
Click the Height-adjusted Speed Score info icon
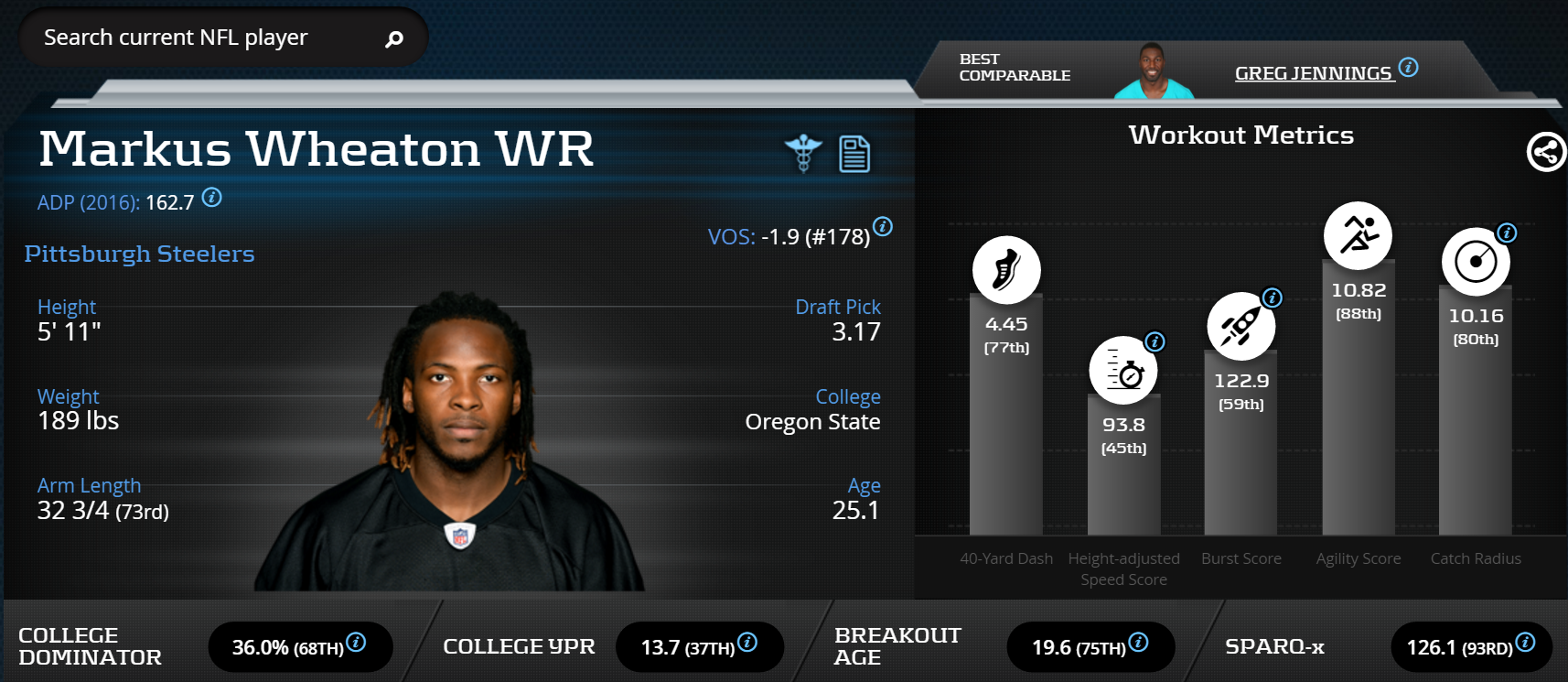(1155, 341)
